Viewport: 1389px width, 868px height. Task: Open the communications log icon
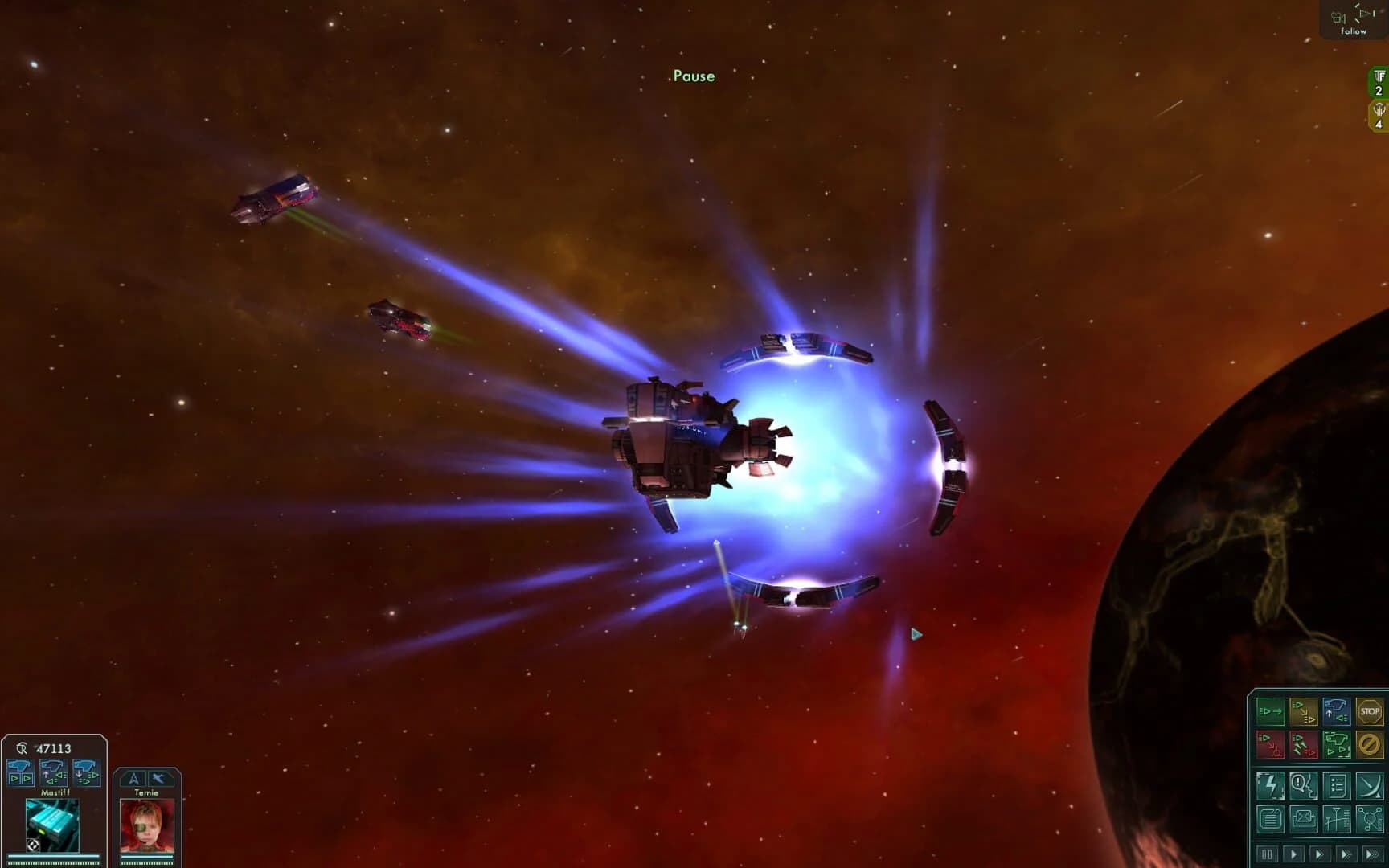click(1305, 786)
